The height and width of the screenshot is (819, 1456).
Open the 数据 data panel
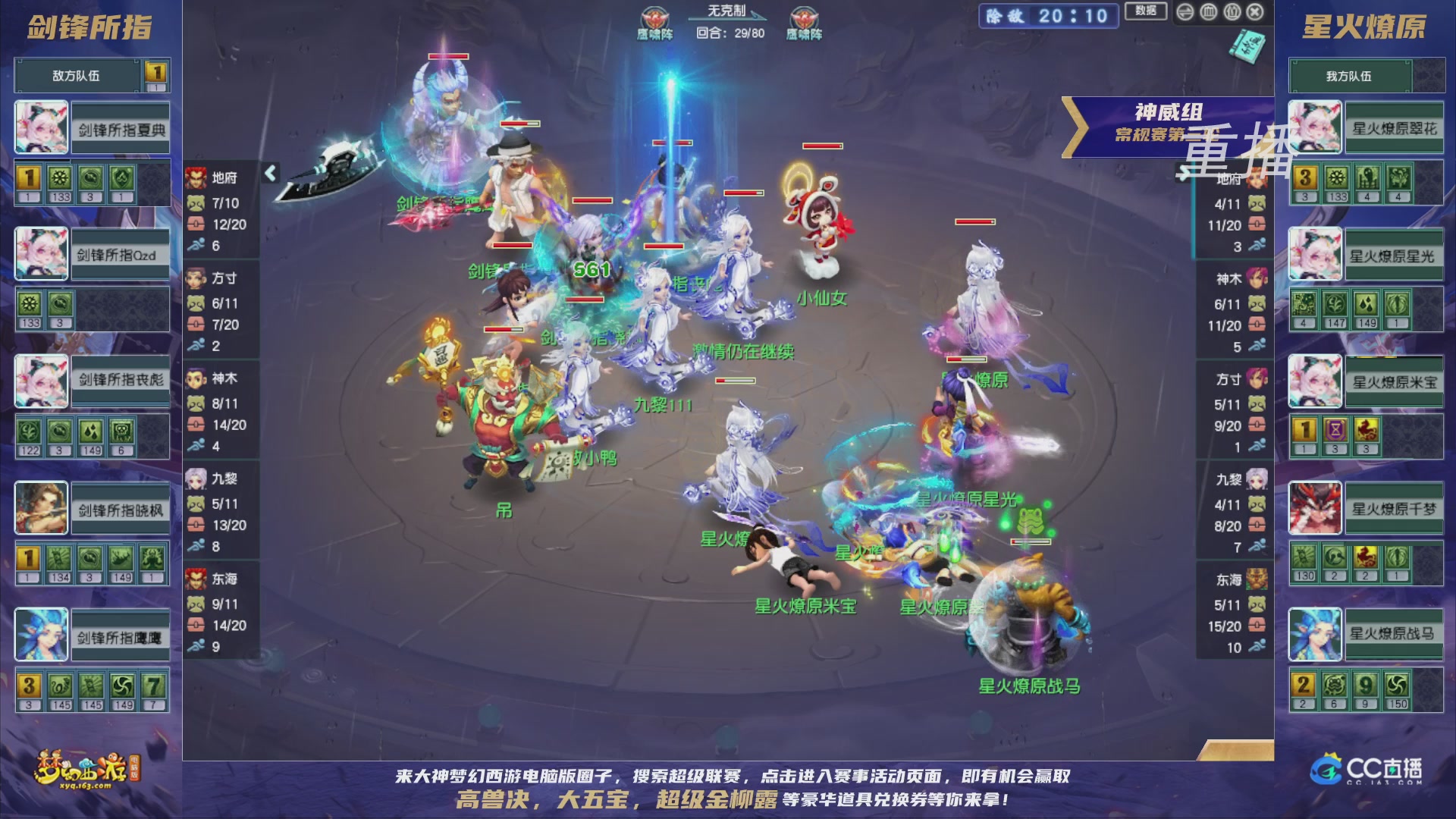(1145, 13)
